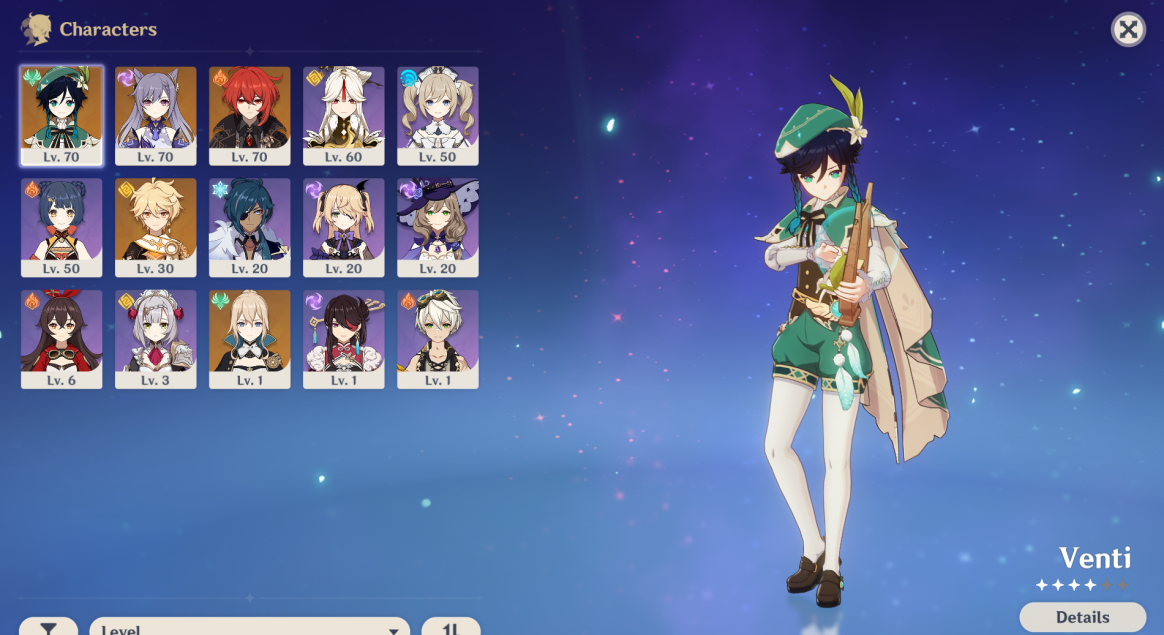Choose Beidou's portrait

343,337
